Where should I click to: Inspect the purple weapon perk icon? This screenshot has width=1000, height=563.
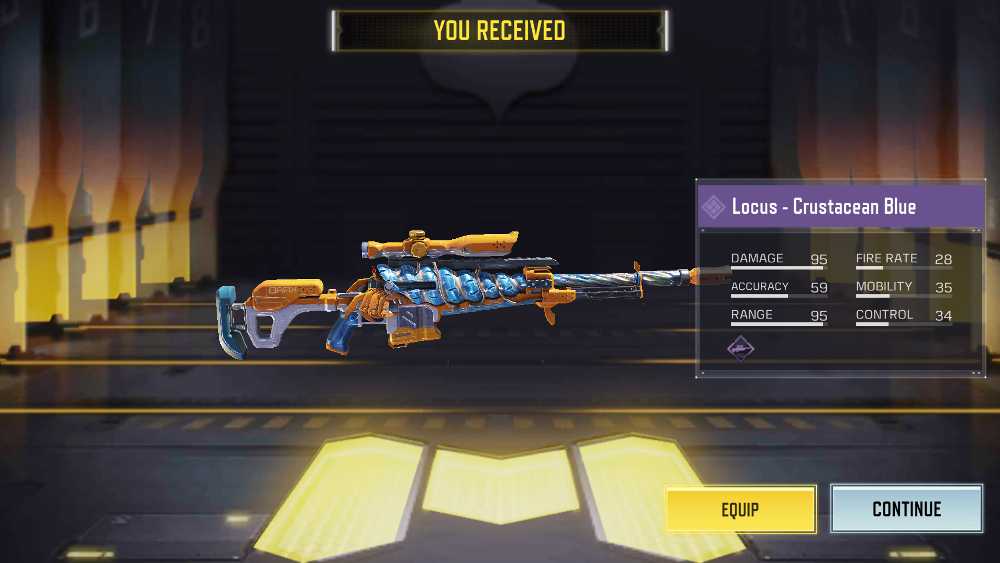click(741, 348)
